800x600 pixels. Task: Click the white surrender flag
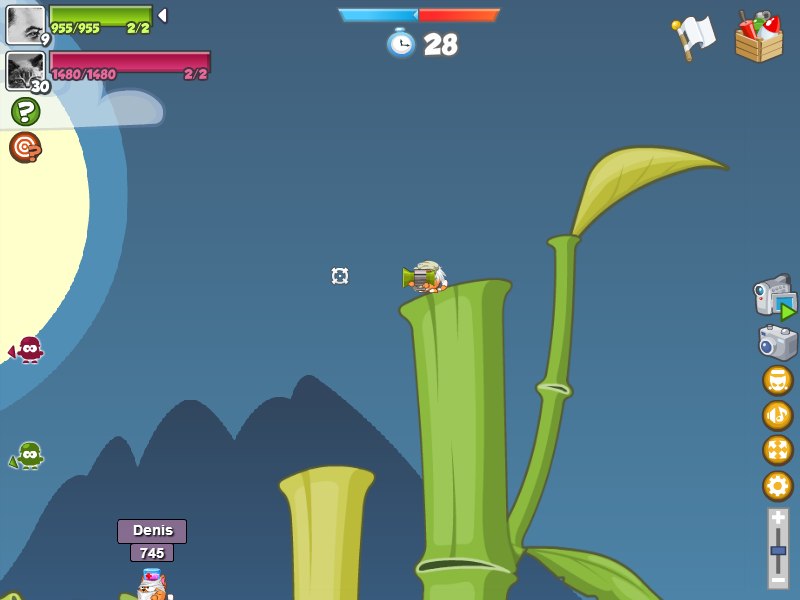click(x=694, y=37)
